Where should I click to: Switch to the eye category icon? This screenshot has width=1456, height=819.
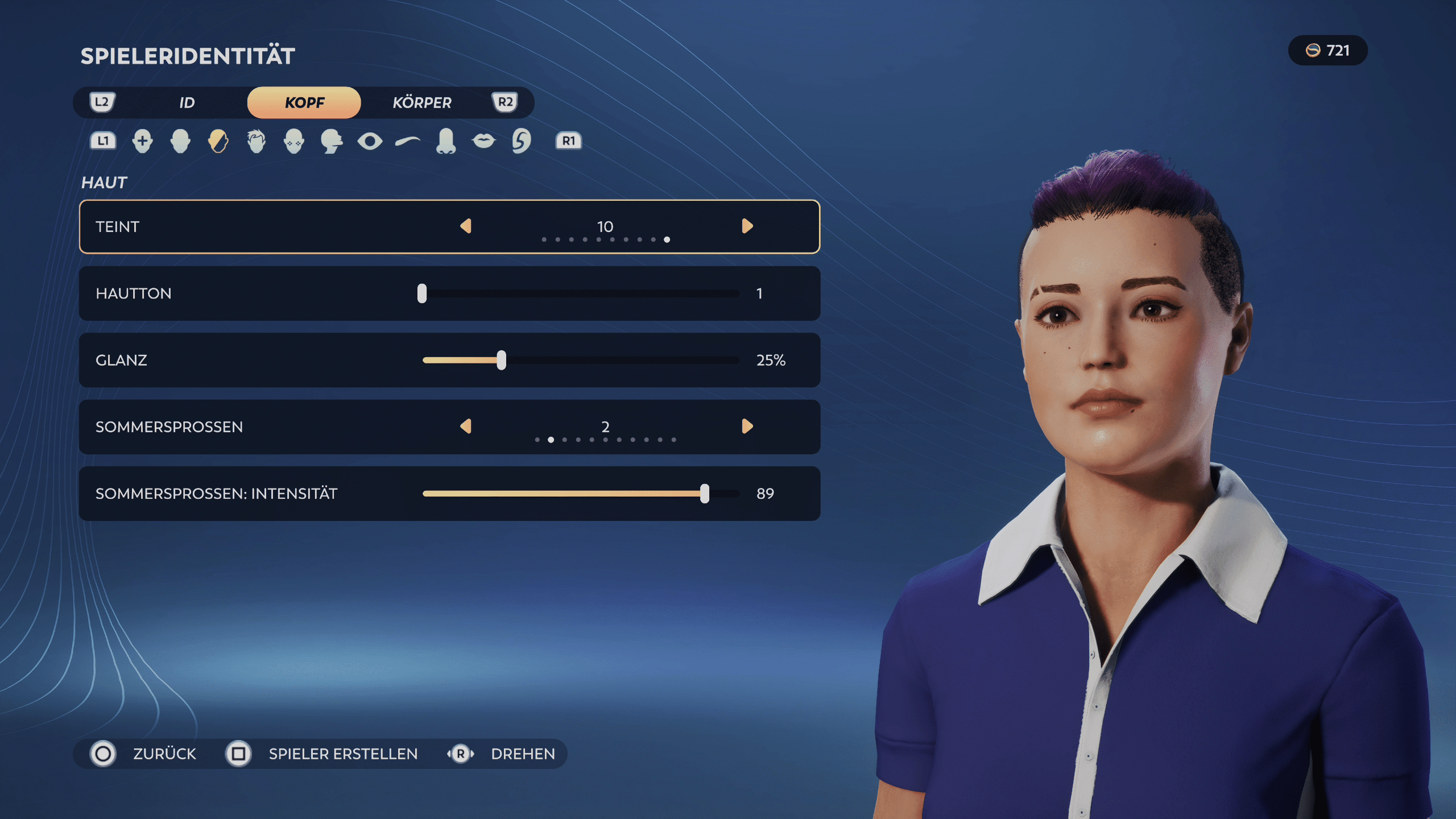(x=370, y=141)
